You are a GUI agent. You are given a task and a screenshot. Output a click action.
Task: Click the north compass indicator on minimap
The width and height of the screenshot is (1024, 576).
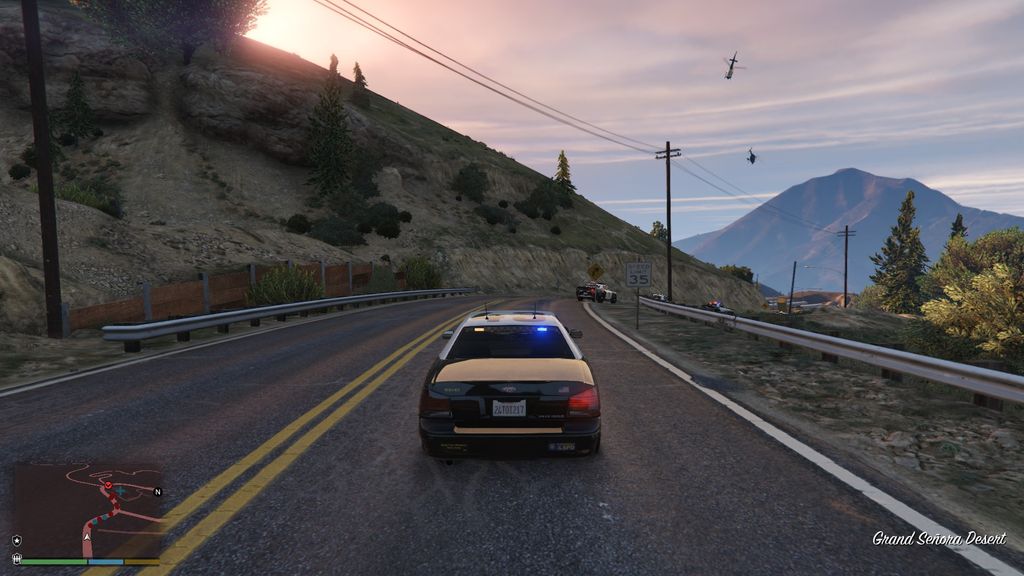pyautogui.click(x=157, y=492)
